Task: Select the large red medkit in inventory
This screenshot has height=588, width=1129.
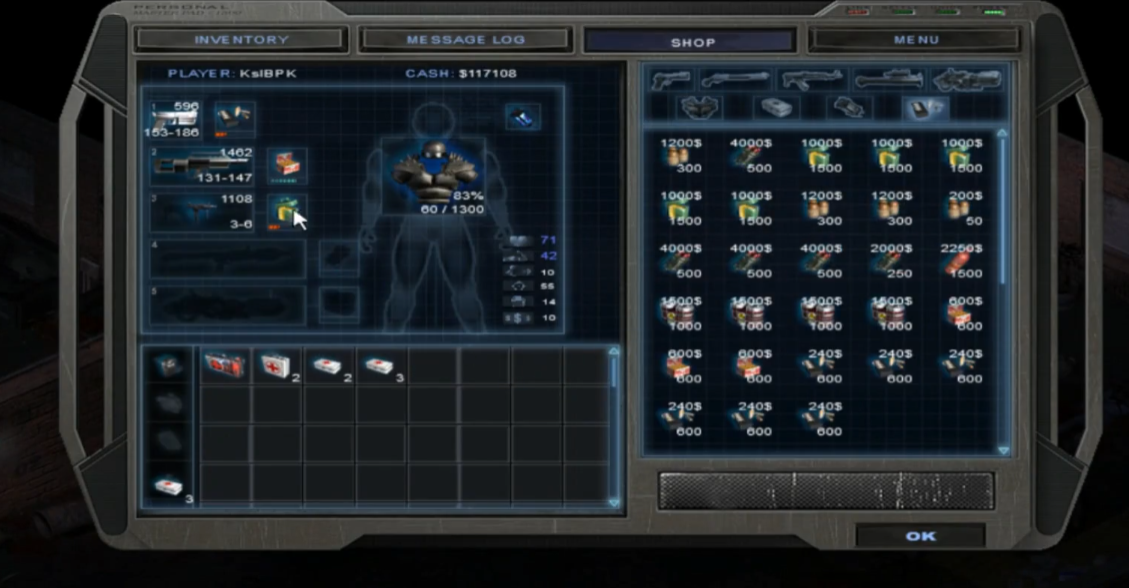Action: pyautogui.click(x=225, y=366)
